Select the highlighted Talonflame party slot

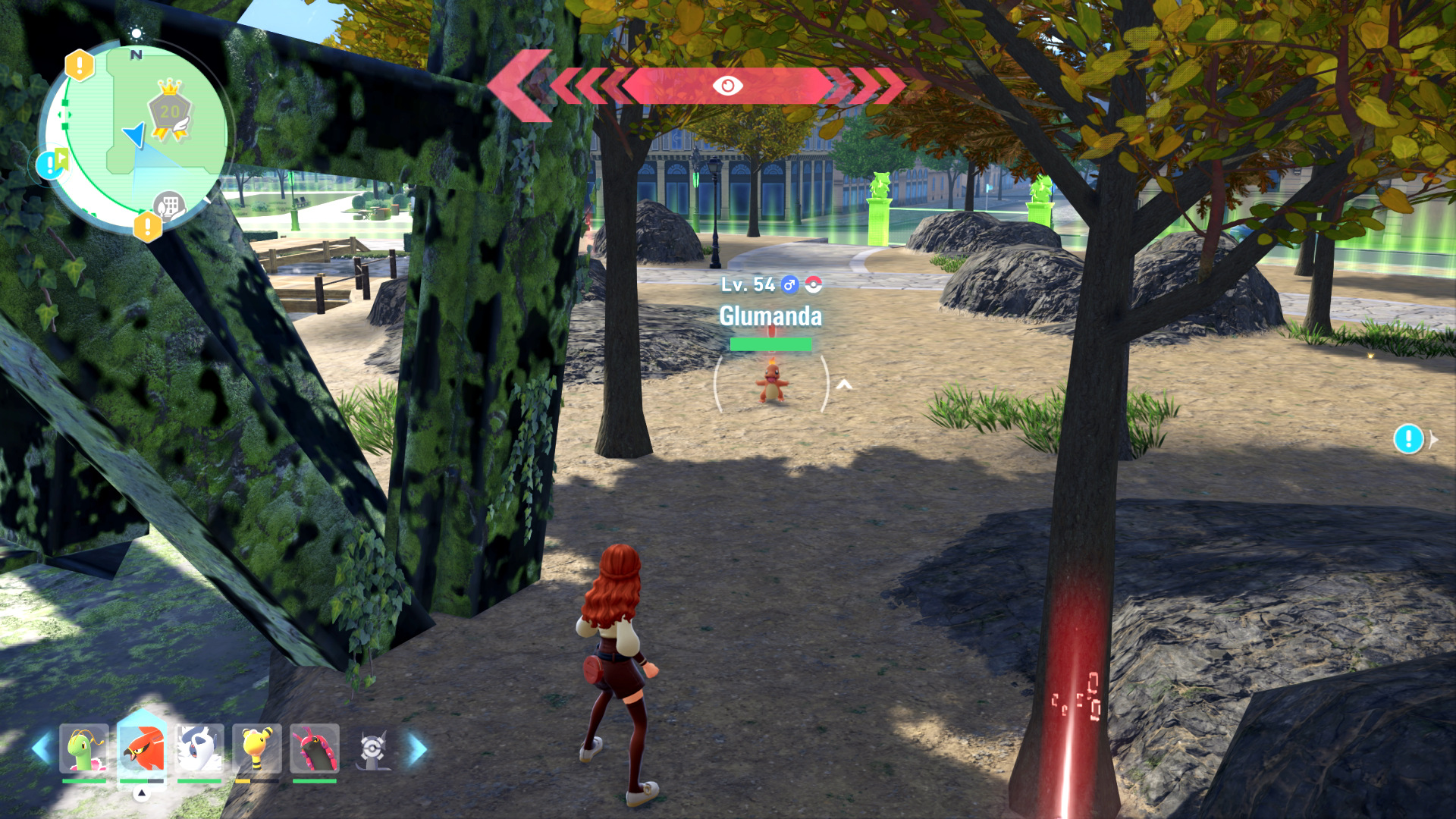[x=142, y=748]
